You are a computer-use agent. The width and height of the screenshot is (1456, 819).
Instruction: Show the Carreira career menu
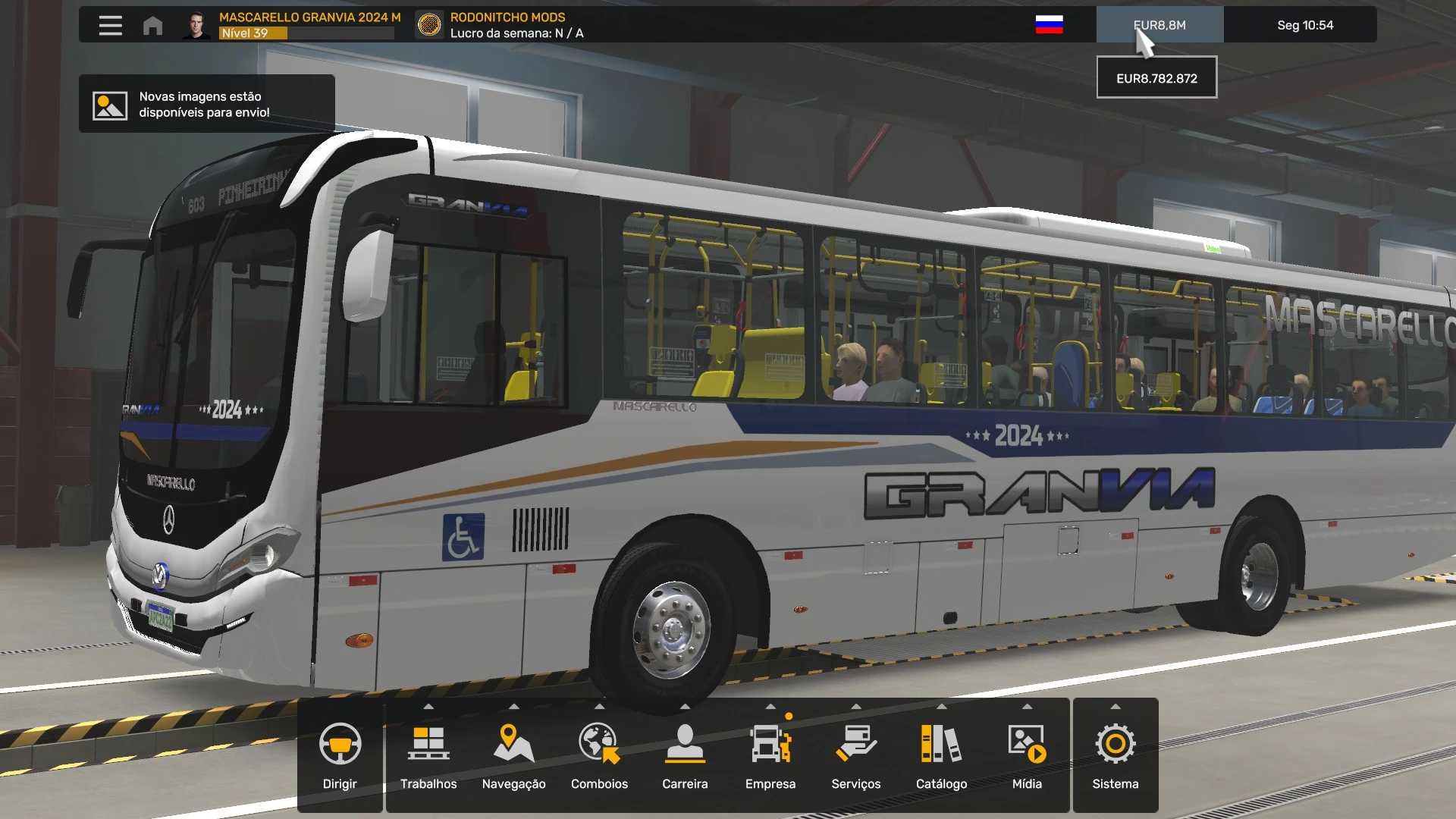(685, 755)
